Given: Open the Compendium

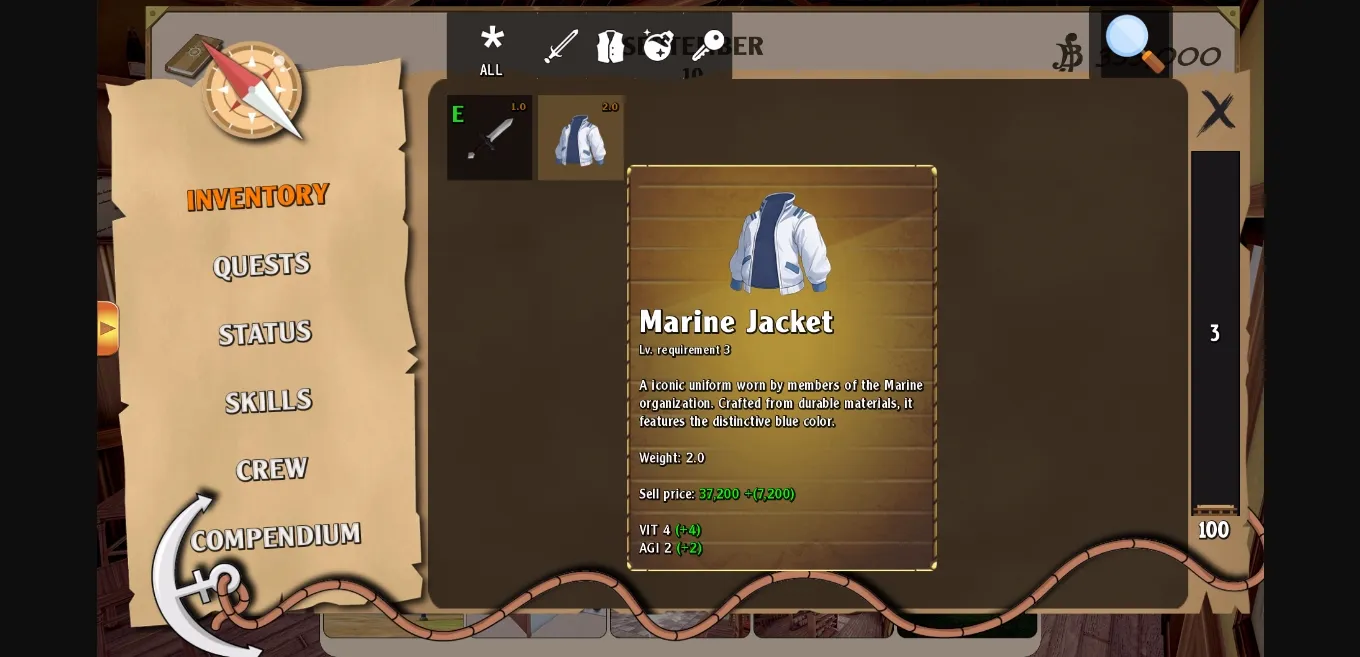Looking at the screenshot, I should click(275, 537).
